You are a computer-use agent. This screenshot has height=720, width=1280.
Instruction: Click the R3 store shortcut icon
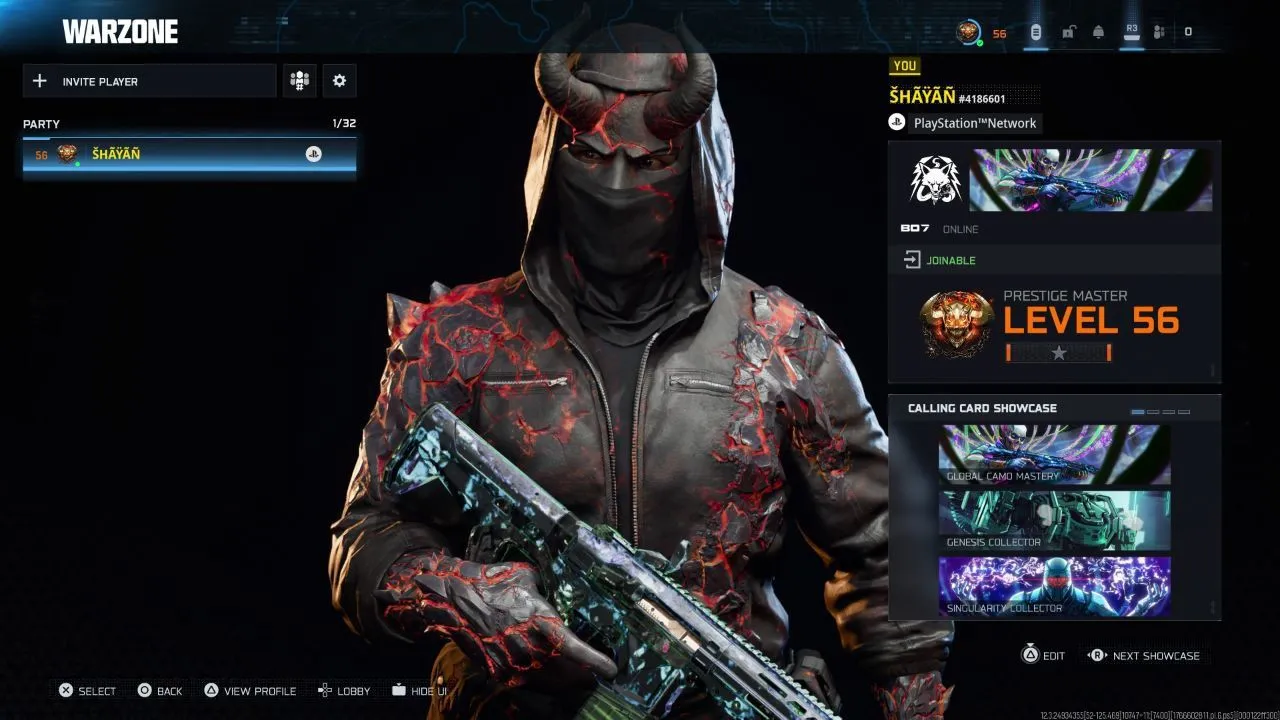click(1131, 31)
